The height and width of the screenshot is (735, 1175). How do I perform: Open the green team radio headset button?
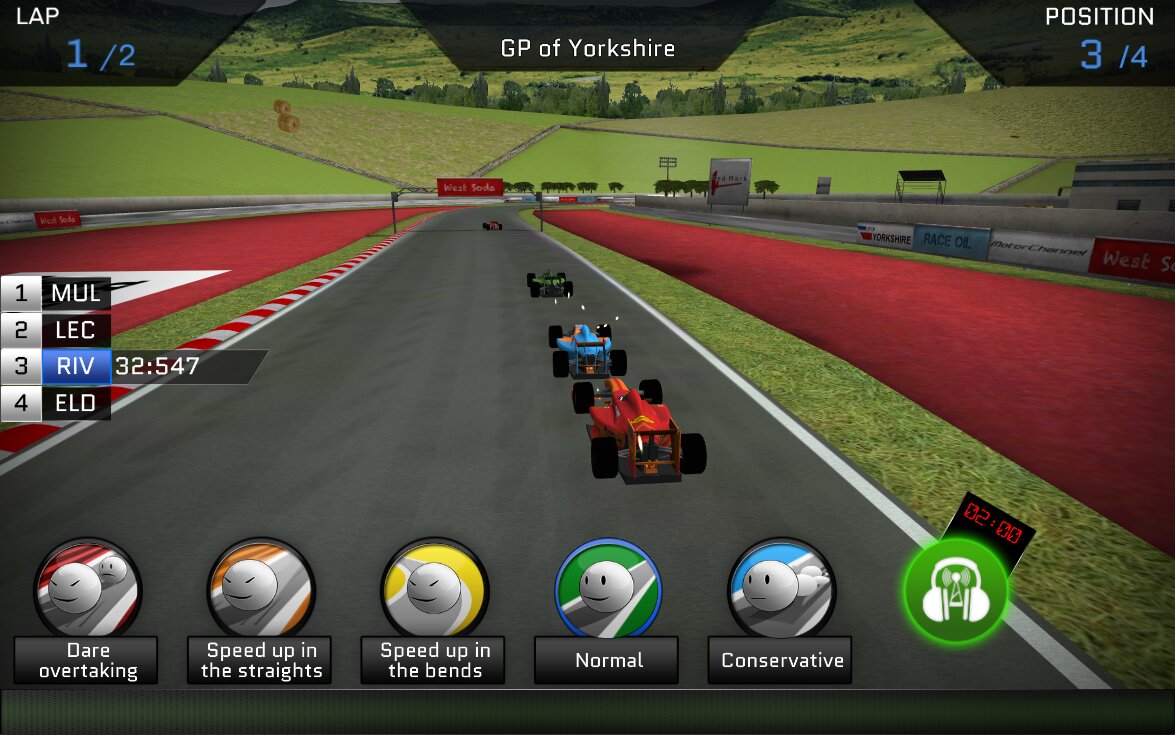pyautogui.click(x=955, y=592)
